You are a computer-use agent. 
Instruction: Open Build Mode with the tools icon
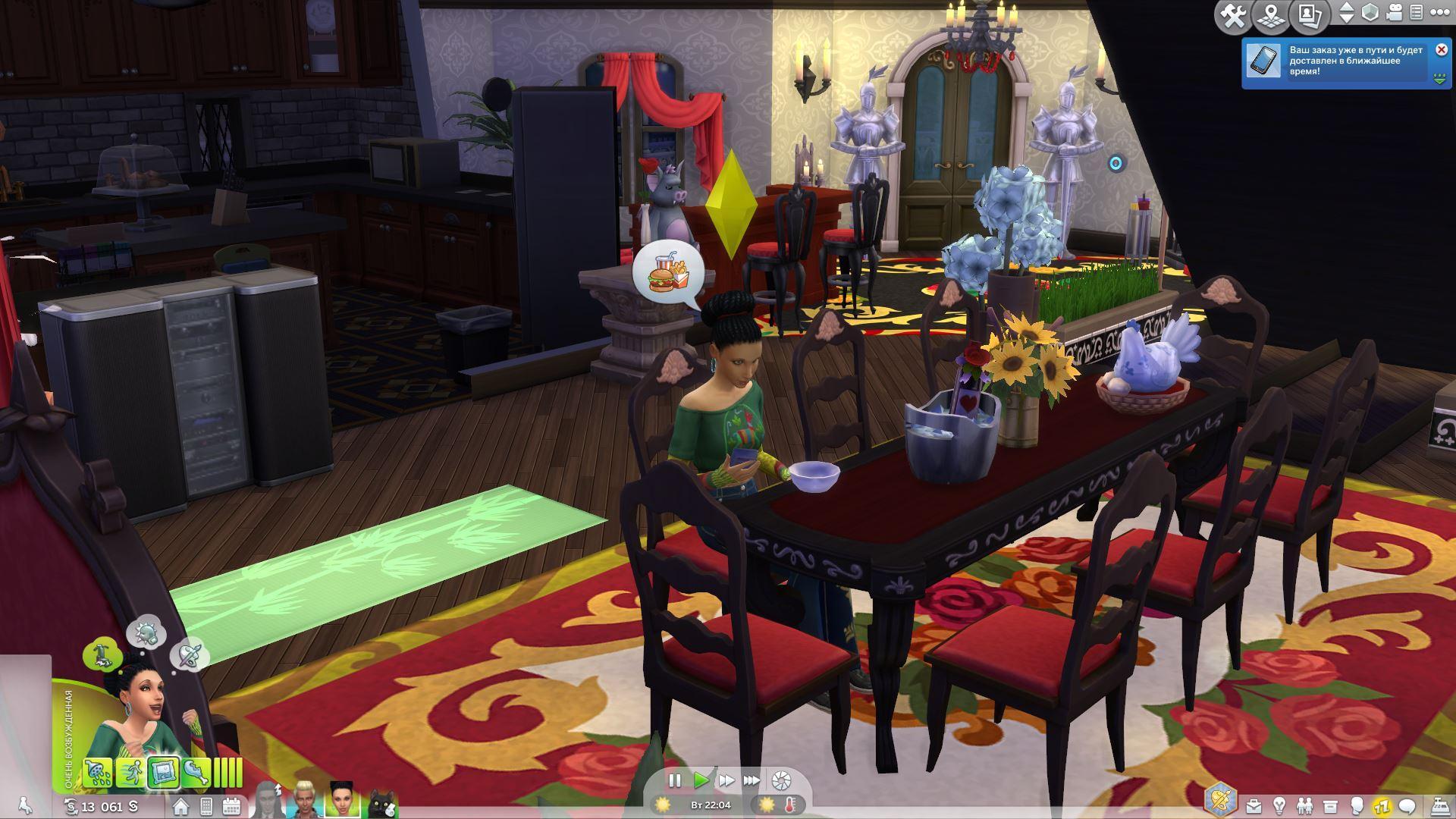1232,16
